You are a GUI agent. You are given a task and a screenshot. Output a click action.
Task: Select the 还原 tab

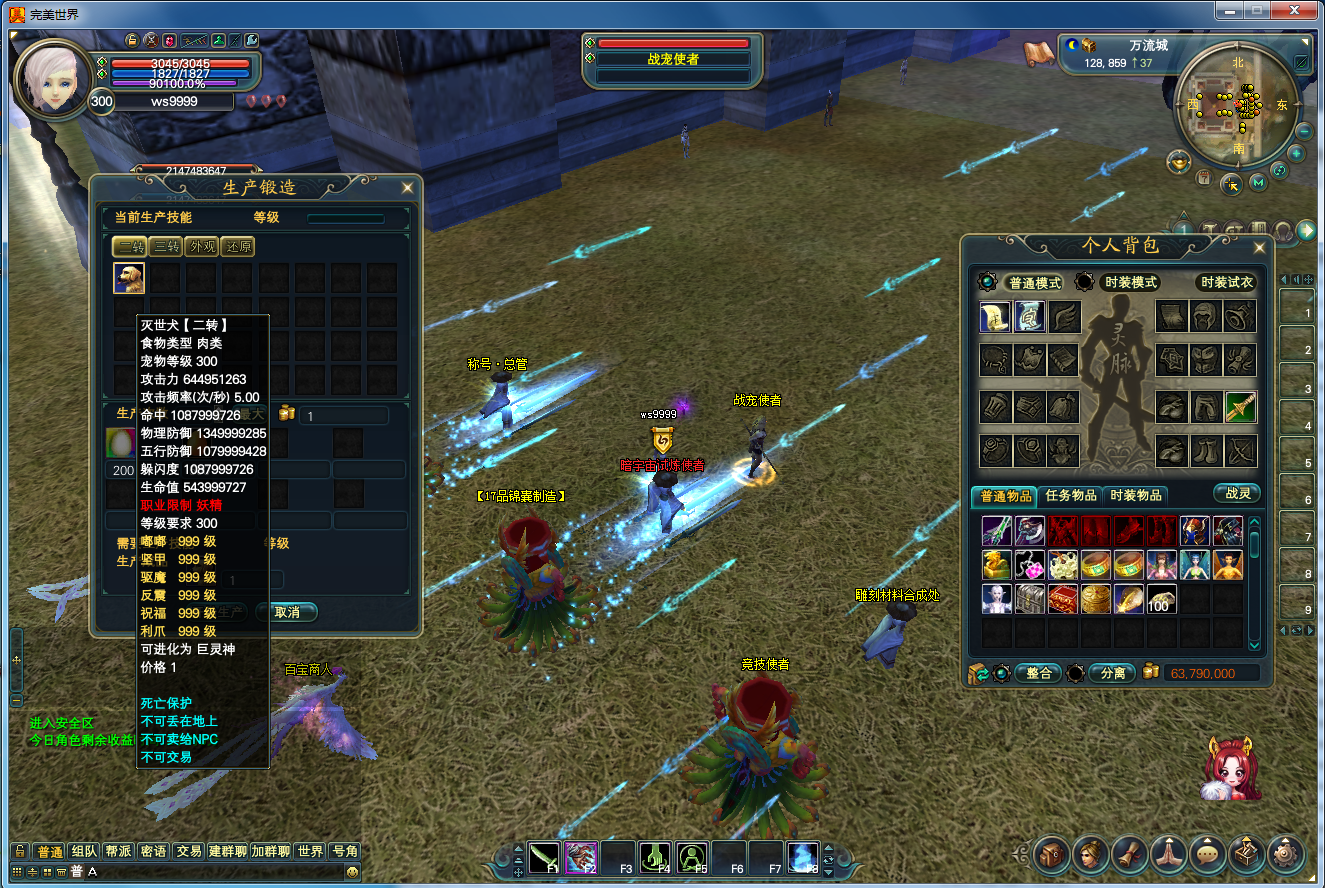(x=237, y=246)
